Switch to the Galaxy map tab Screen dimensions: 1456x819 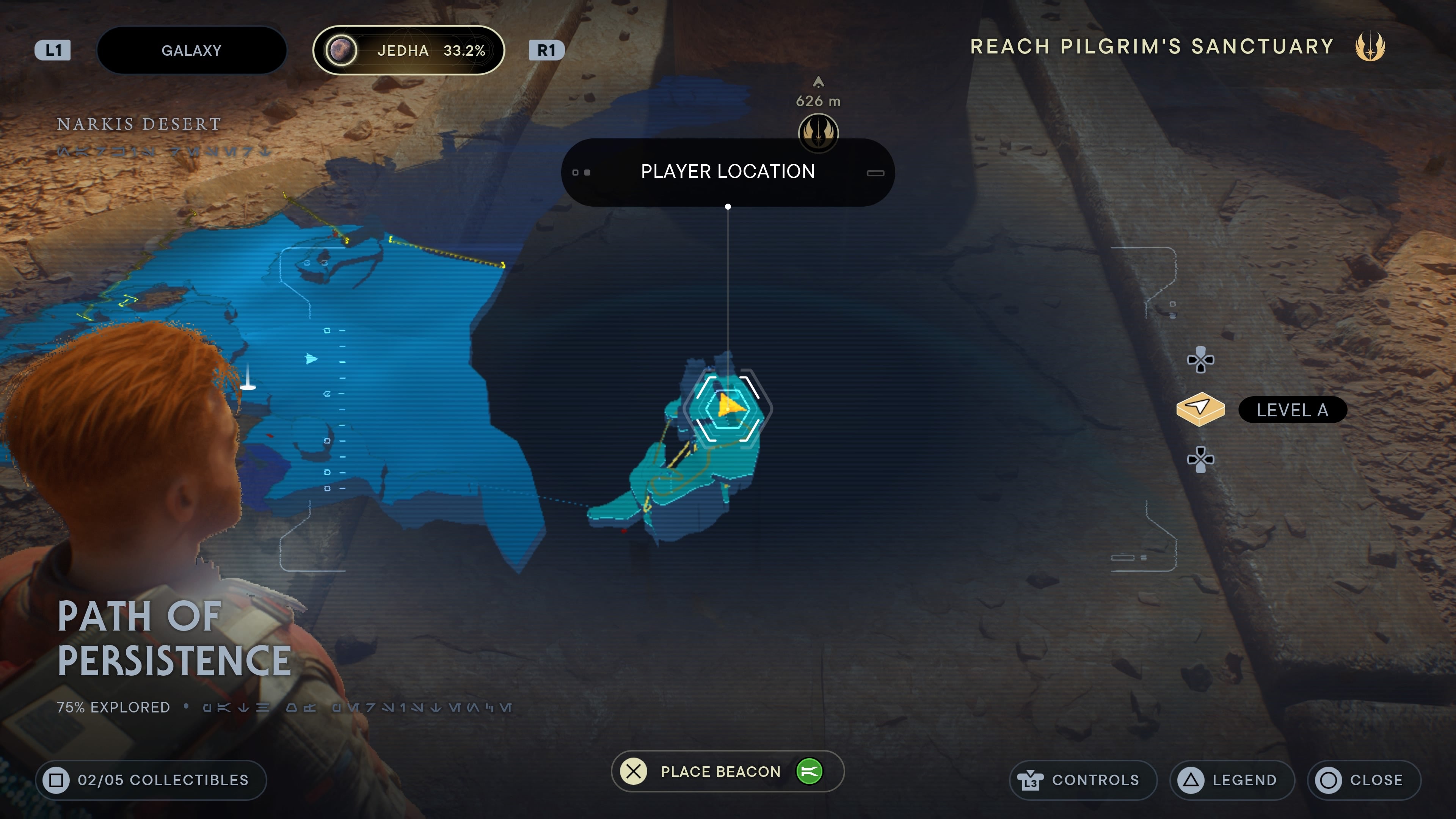click(x=191, y=50)
